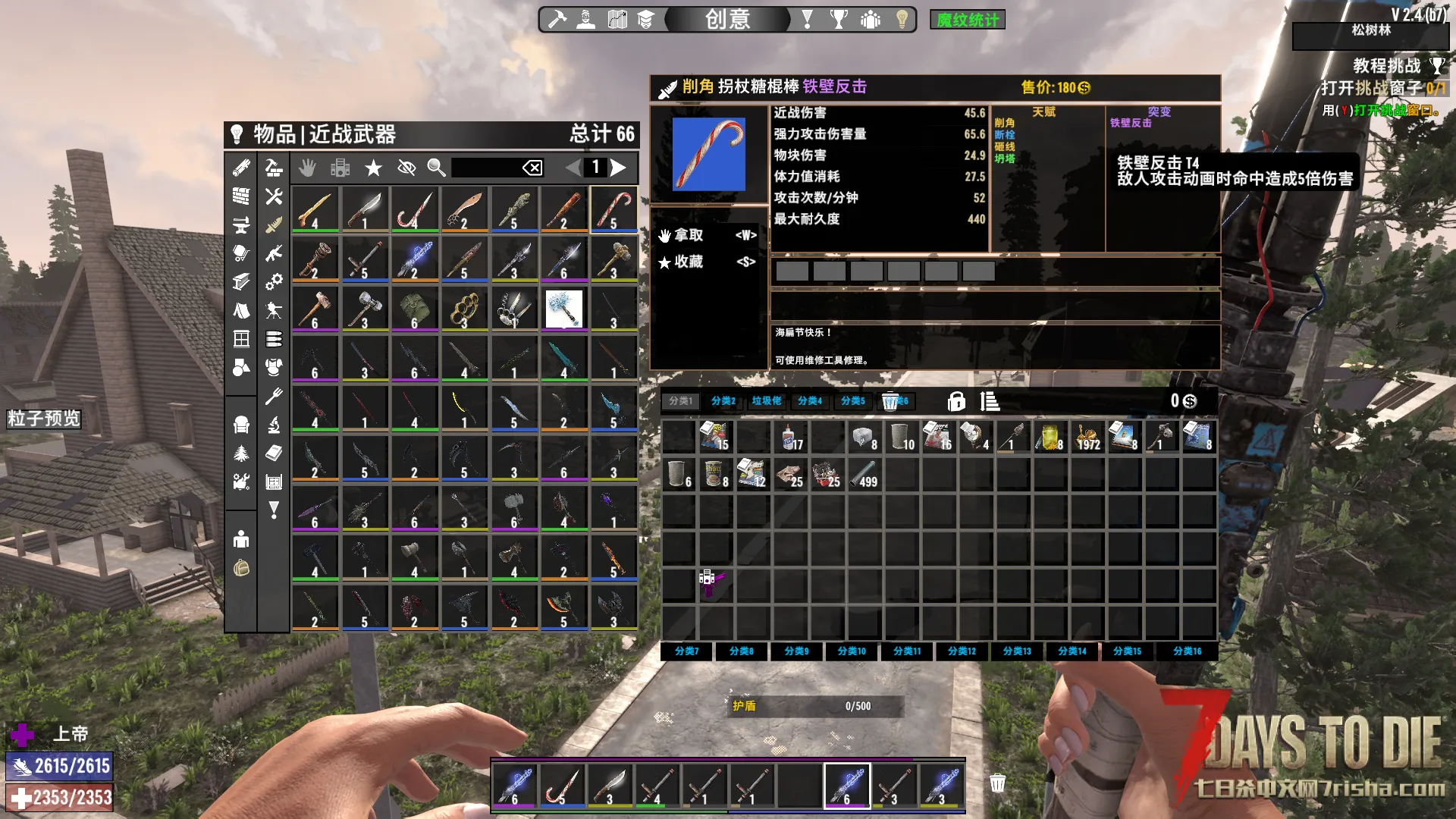Open the 魔纹统计 panel
The image size is (1456, 819).
click(967, 20)
